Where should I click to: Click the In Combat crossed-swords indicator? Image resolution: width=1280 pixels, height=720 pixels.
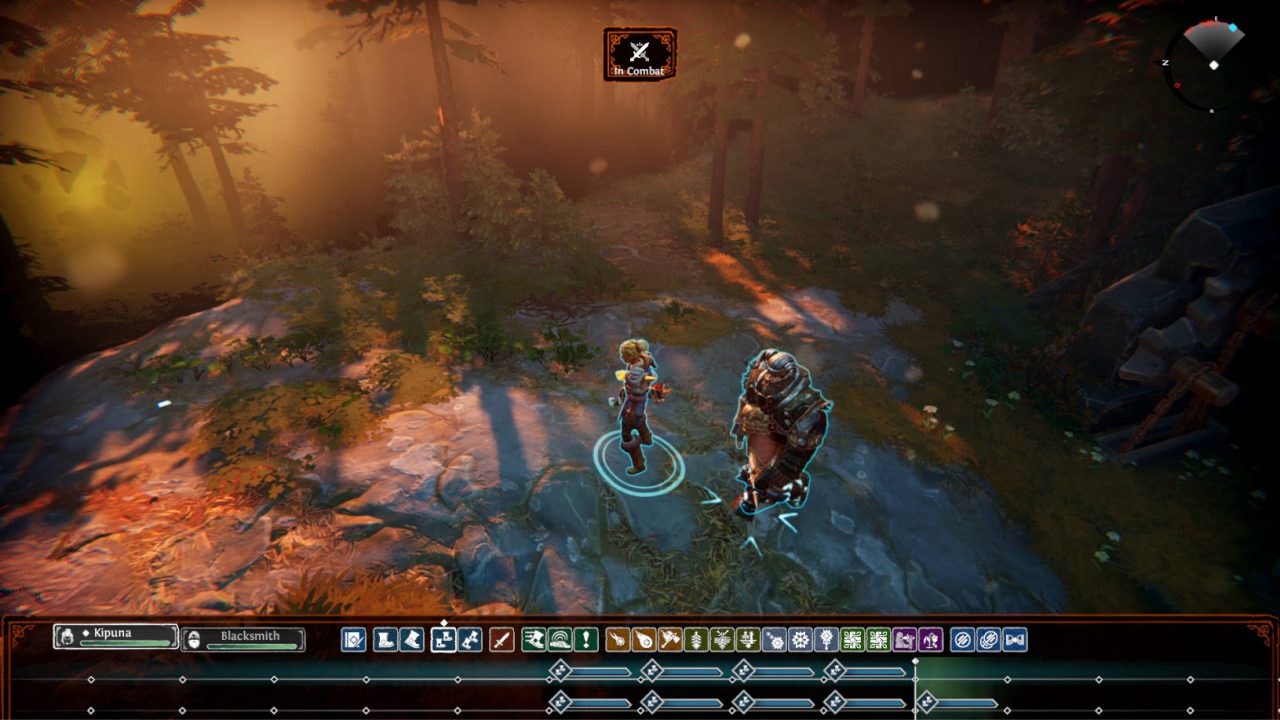640,54
